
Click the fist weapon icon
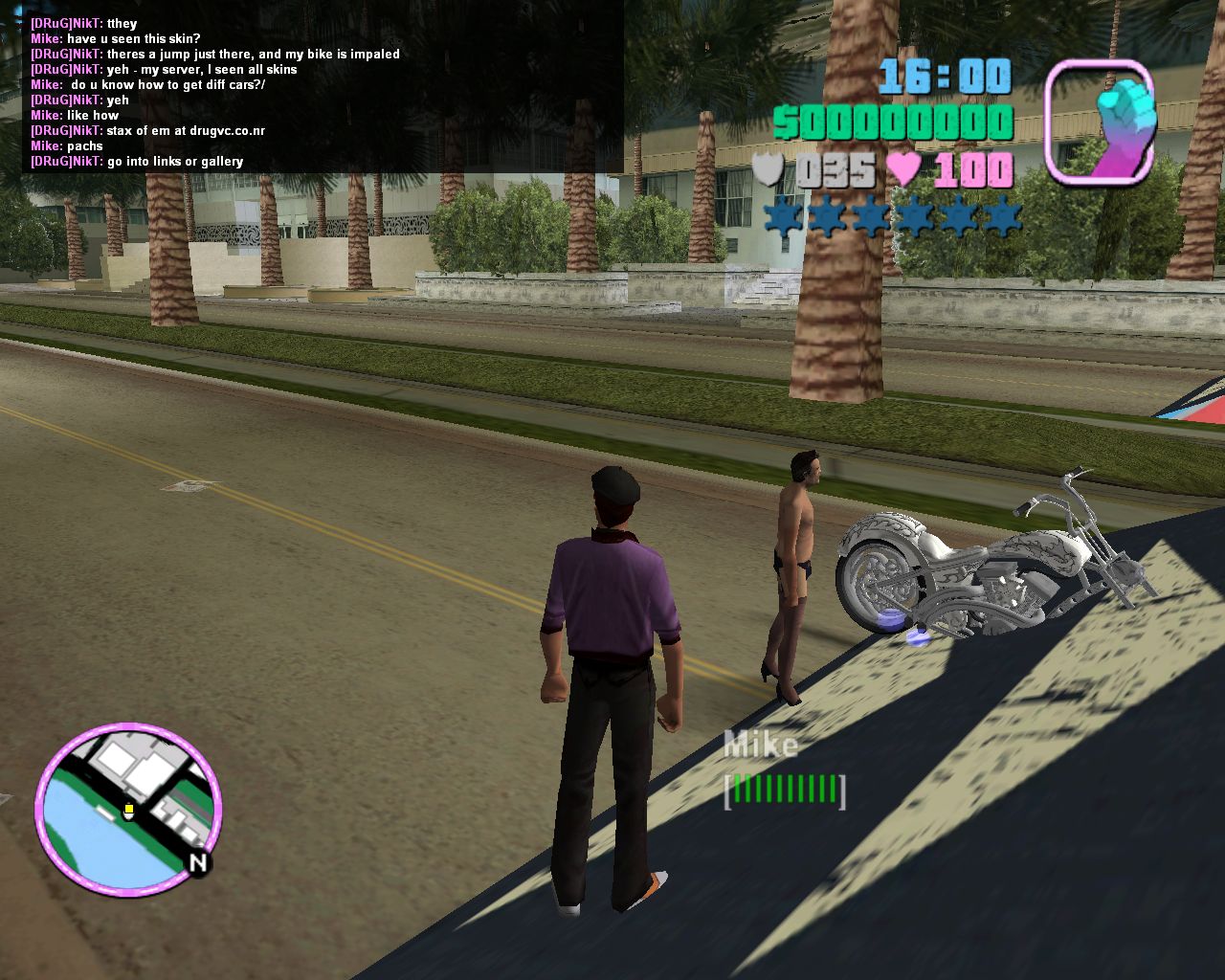(x=1100, y=122)
